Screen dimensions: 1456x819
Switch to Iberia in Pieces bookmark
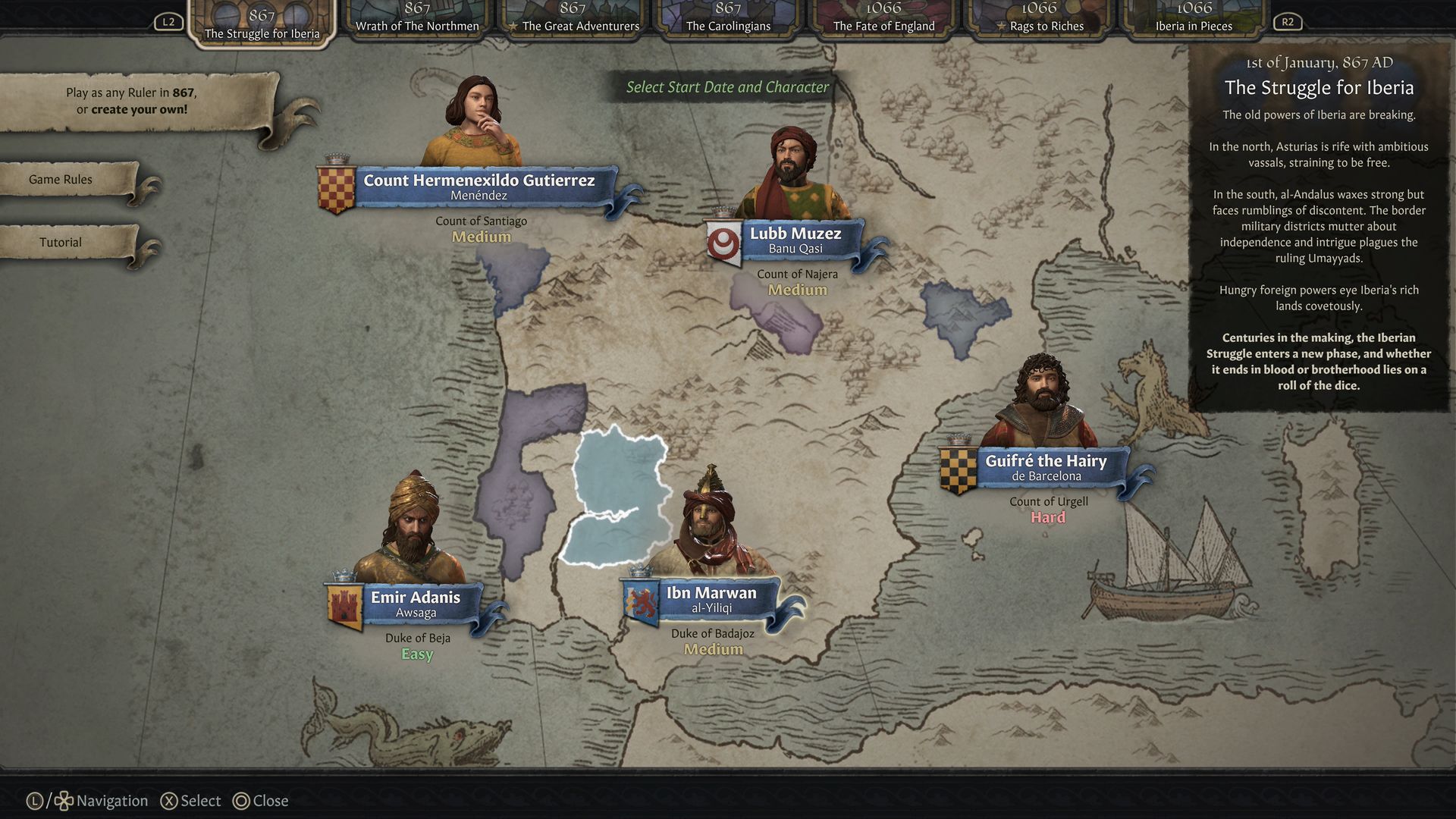pos(1194,20)
